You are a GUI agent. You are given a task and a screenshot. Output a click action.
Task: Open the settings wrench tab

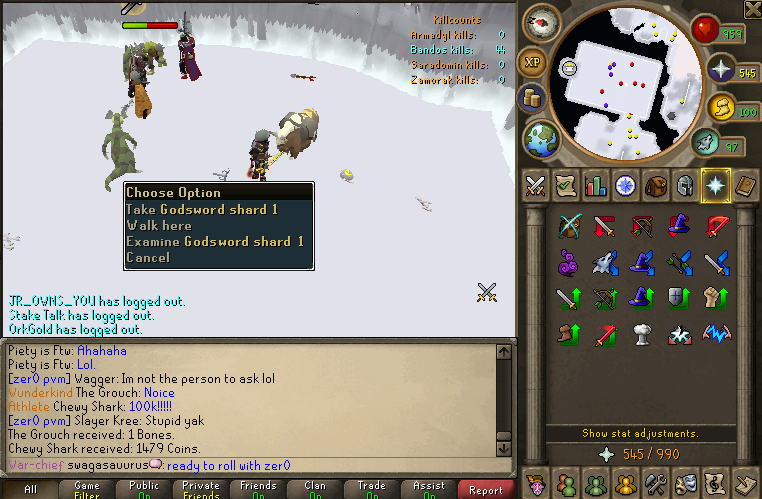655,482
